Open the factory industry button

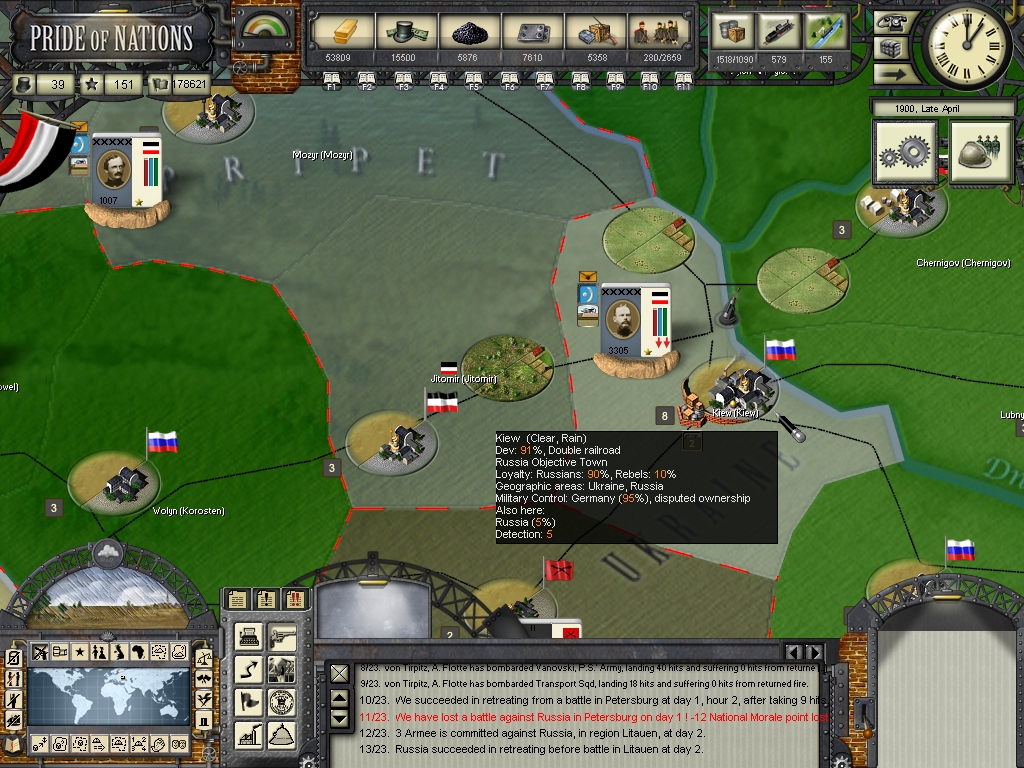(x=250, y=735)
